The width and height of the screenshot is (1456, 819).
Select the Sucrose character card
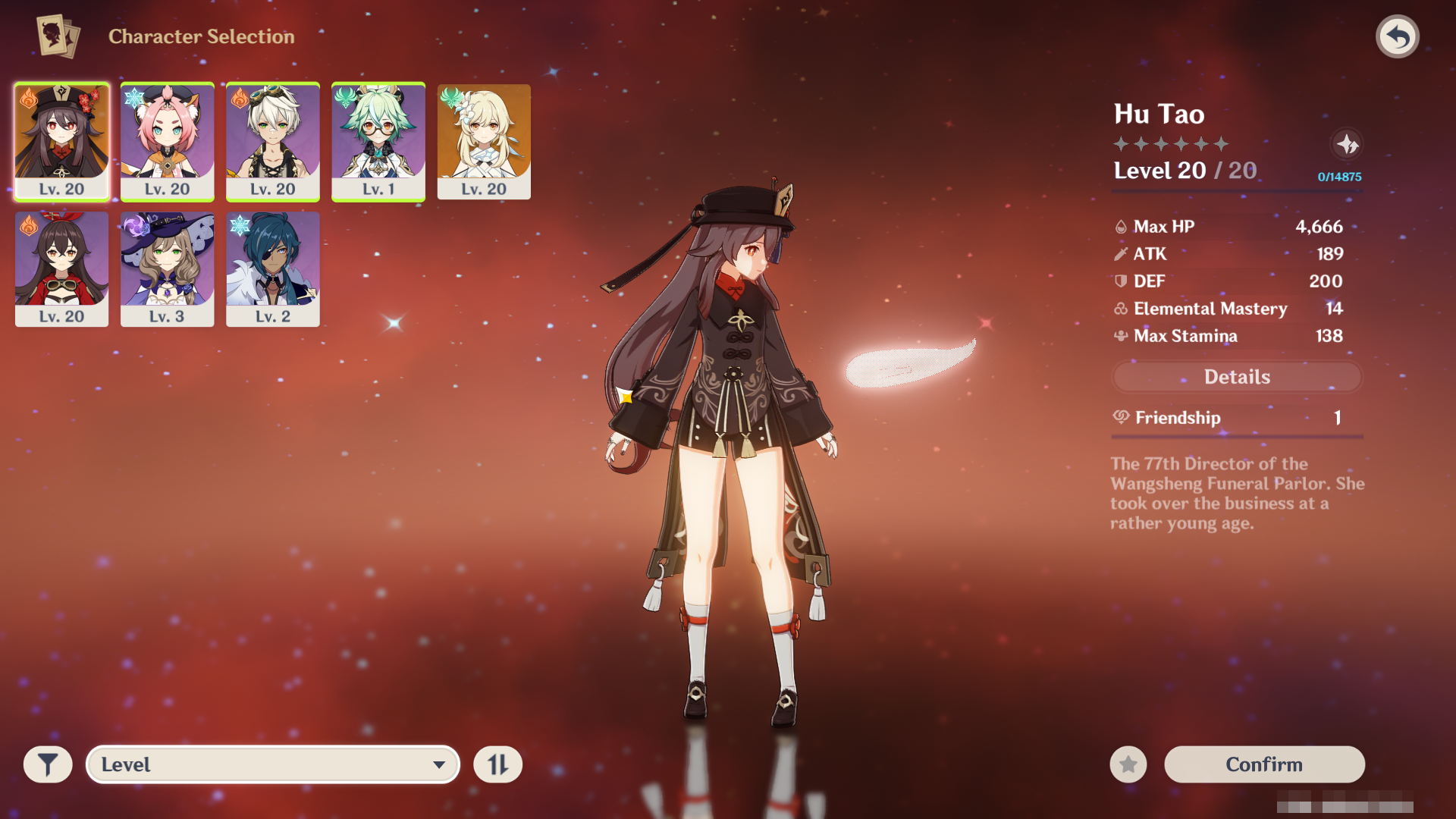(x=378, y=141)
